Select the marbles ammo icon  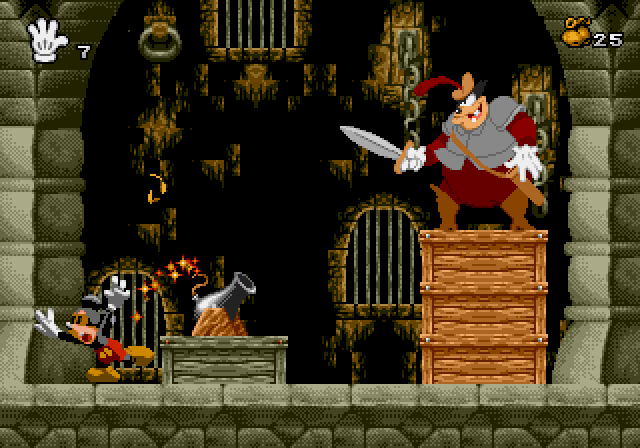coord(575,31)
